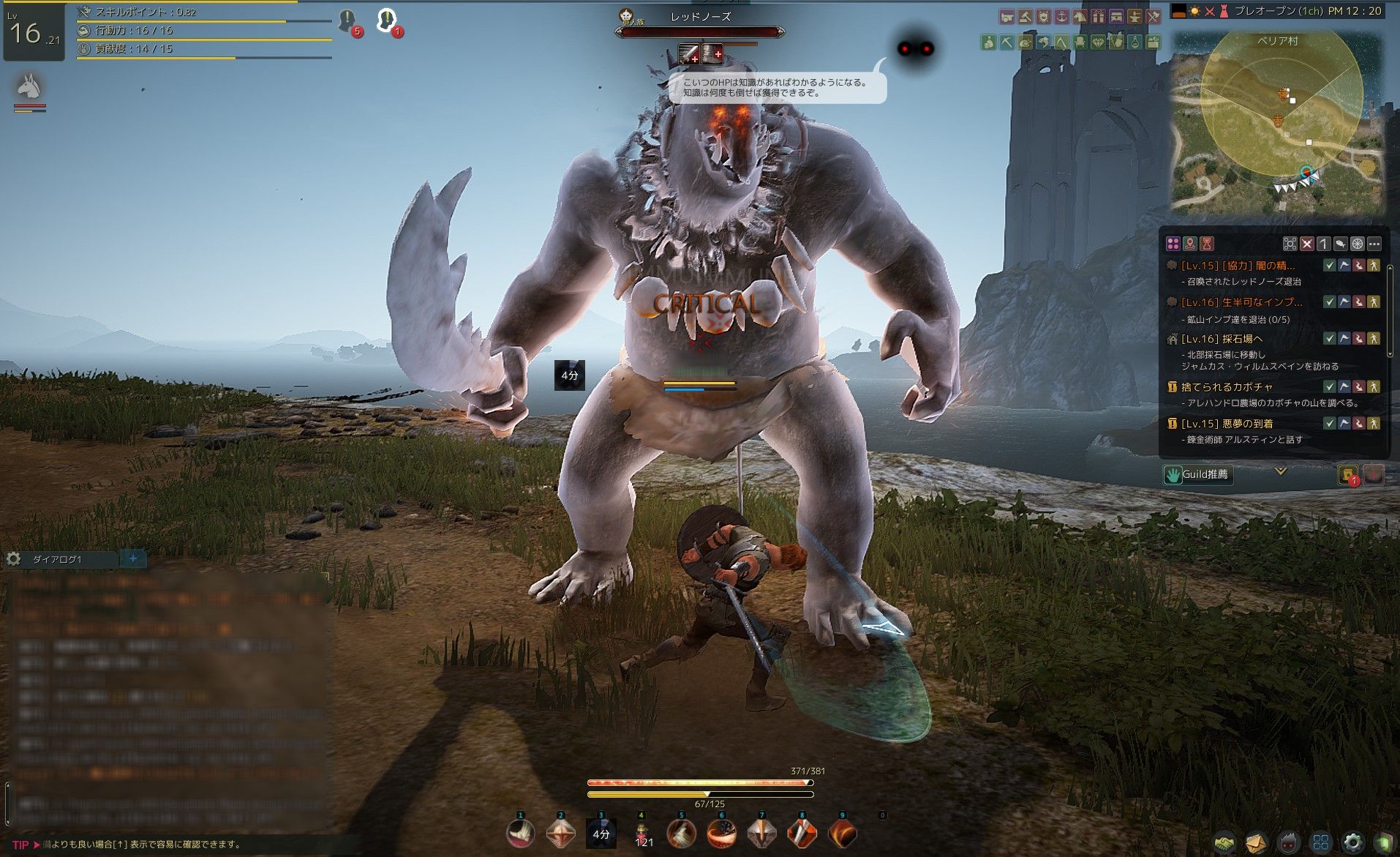1400x857 pixels.
Task: Add a new chat tab with plus
Action: click(133, 558)
